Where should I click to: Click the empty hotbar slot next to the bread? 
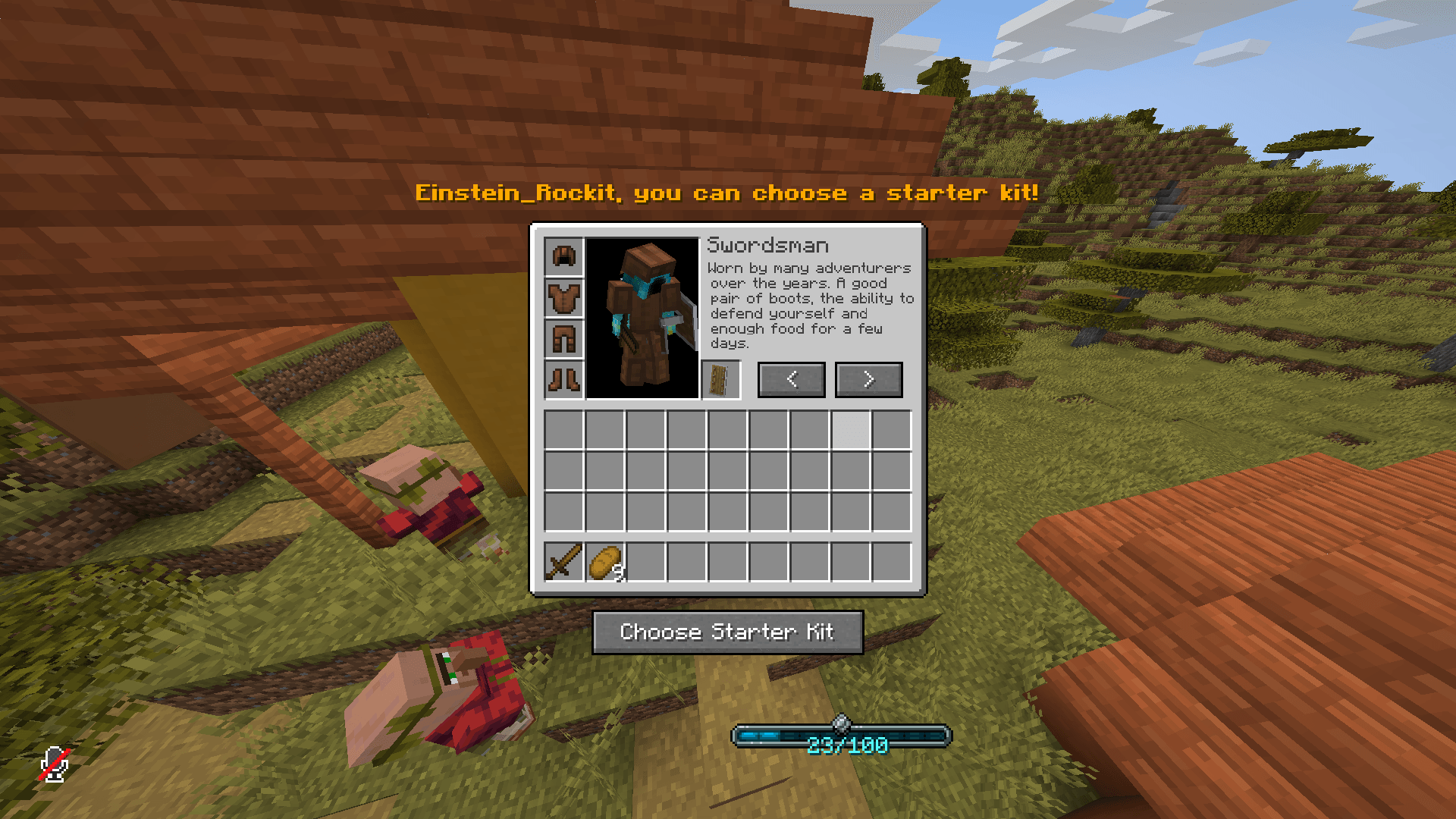[645, 563]
